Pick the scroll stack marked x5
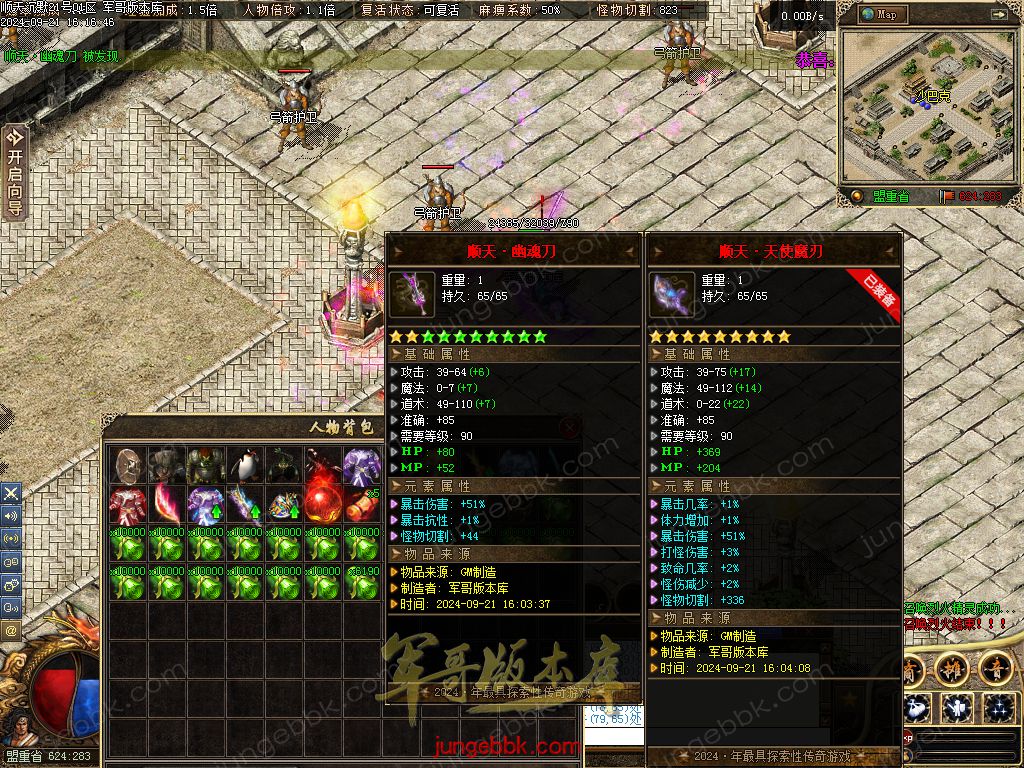 [361, 505]
